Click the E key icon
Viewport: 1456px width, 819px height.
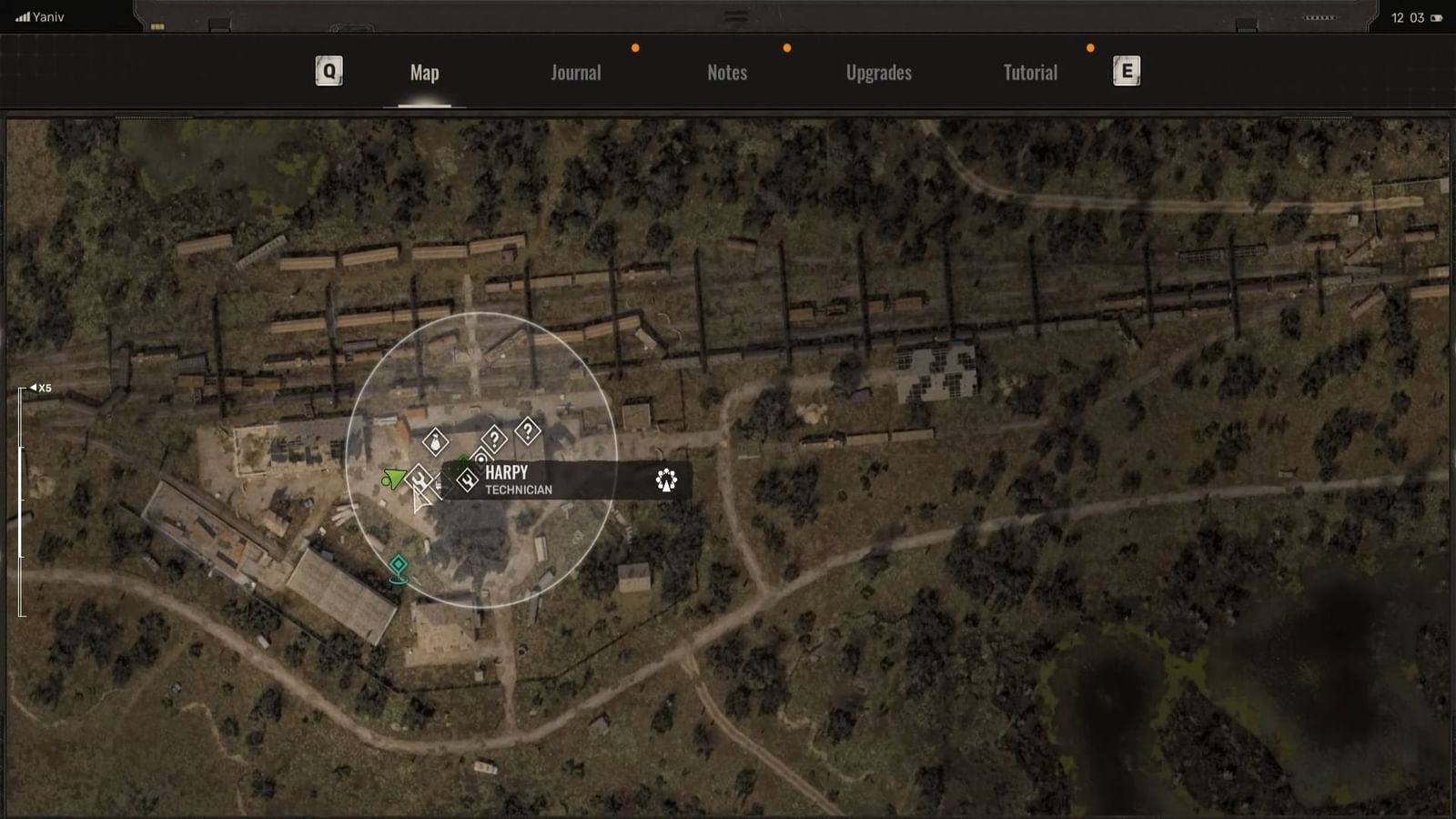coord(1126,70)
